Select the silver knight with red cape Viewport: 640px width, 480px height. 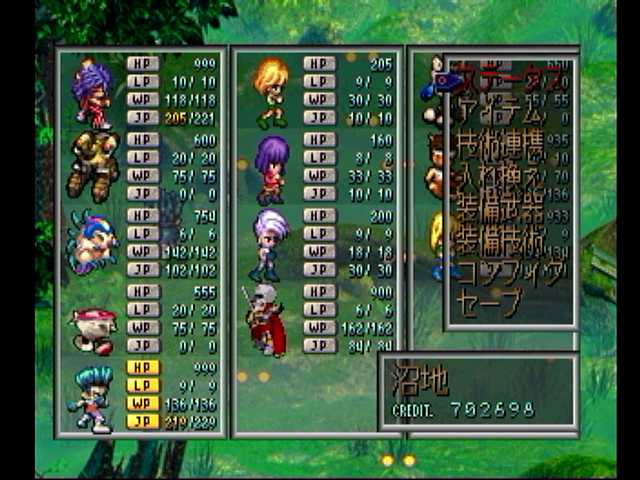265,320
